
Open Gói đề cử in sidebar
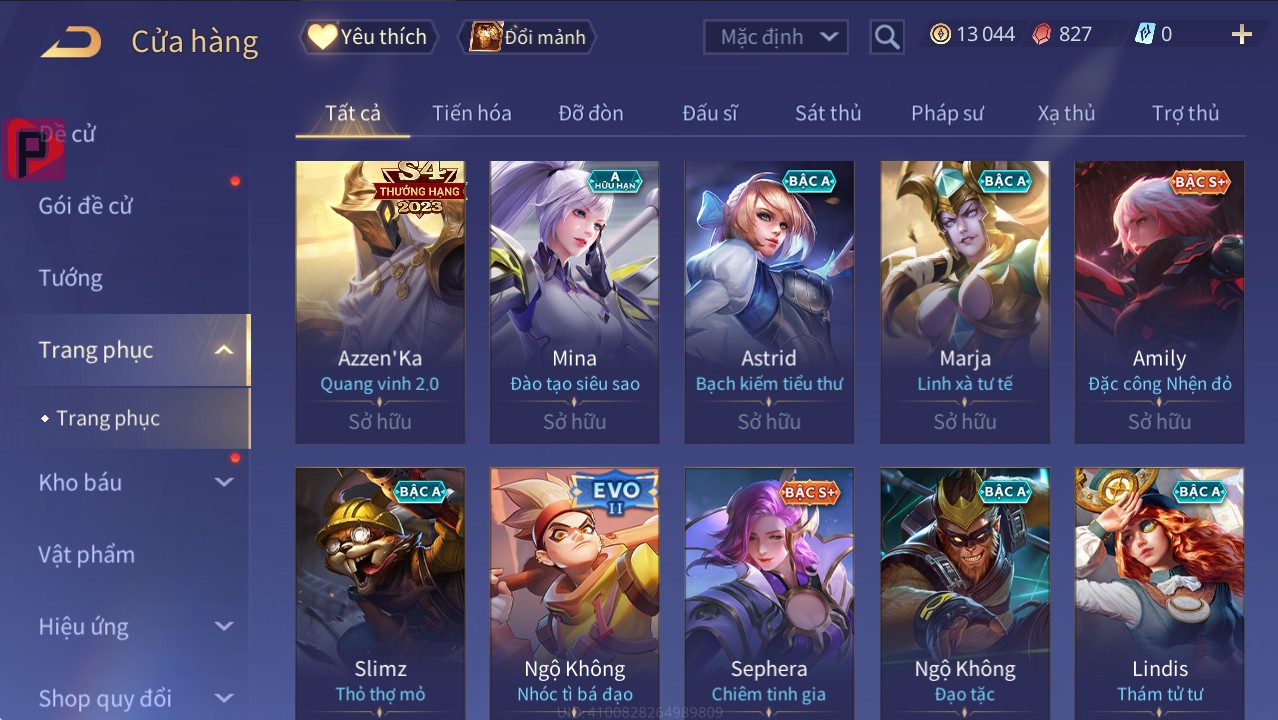pyautogui.click(x=86, y=206)
